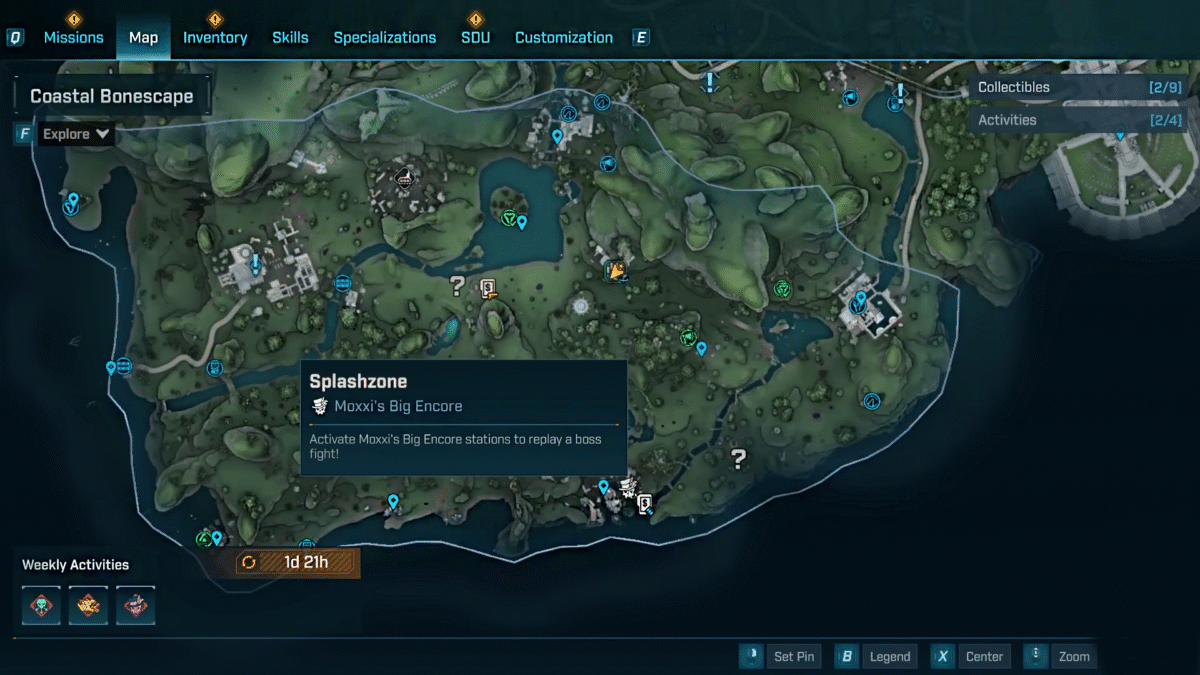This screenshot has width=1200, height=675.
Task: Choose the Set Pin option
Action: coord(783,656)
